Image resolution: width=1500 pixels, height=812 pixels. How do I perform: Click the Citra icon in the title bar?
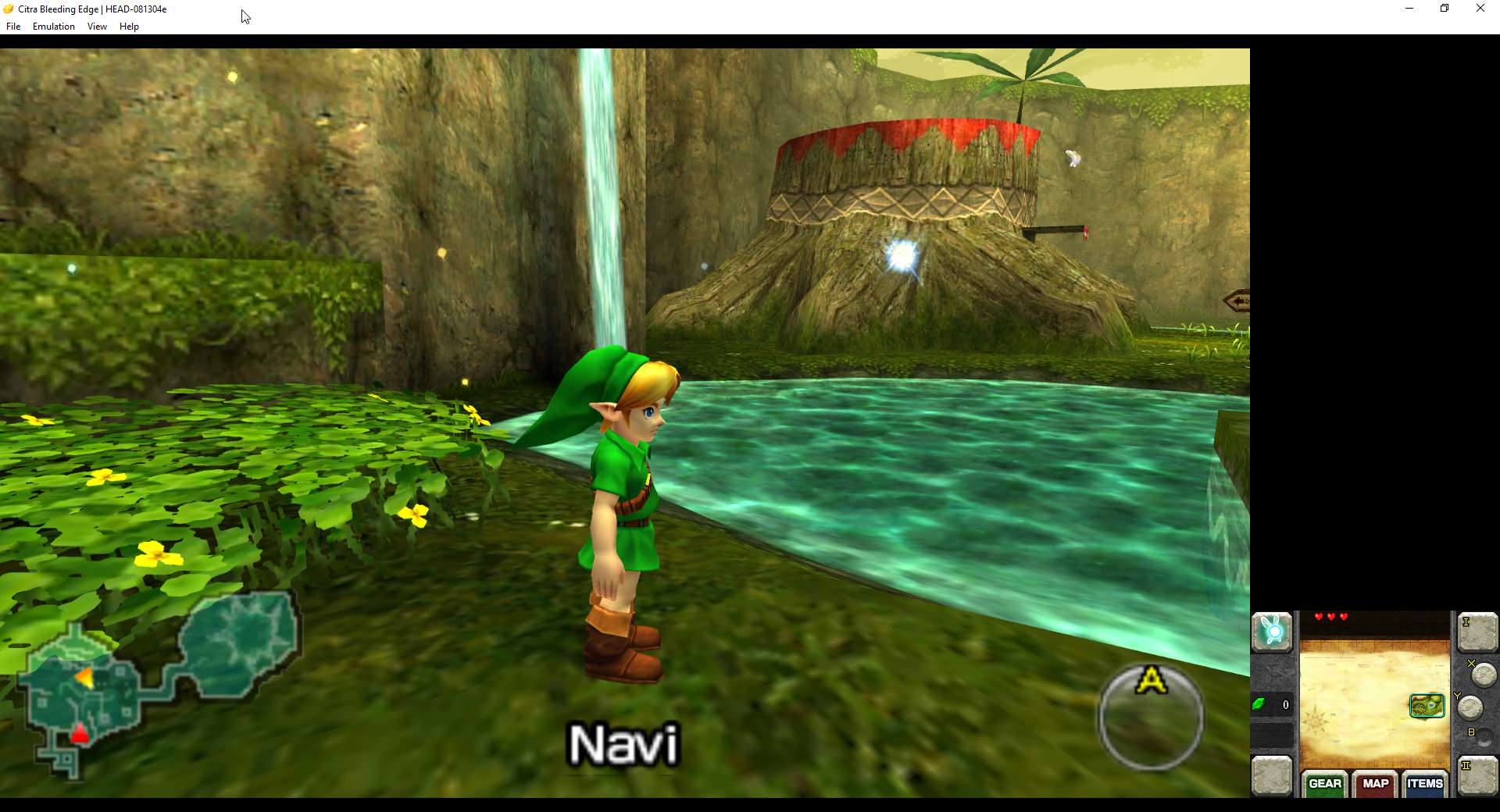pos(8,9)
